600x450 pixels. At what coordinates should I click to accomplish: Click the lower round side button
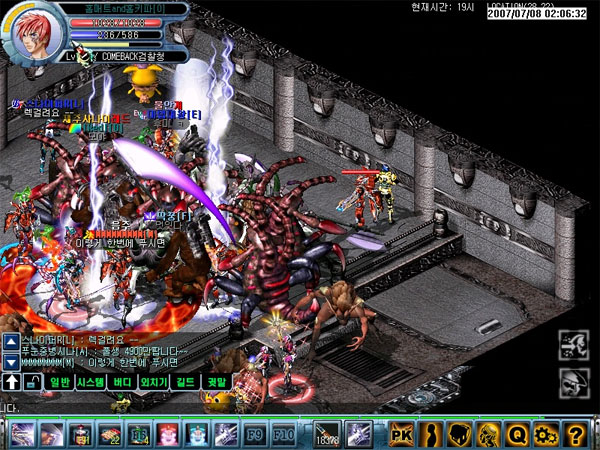(573, 381)
